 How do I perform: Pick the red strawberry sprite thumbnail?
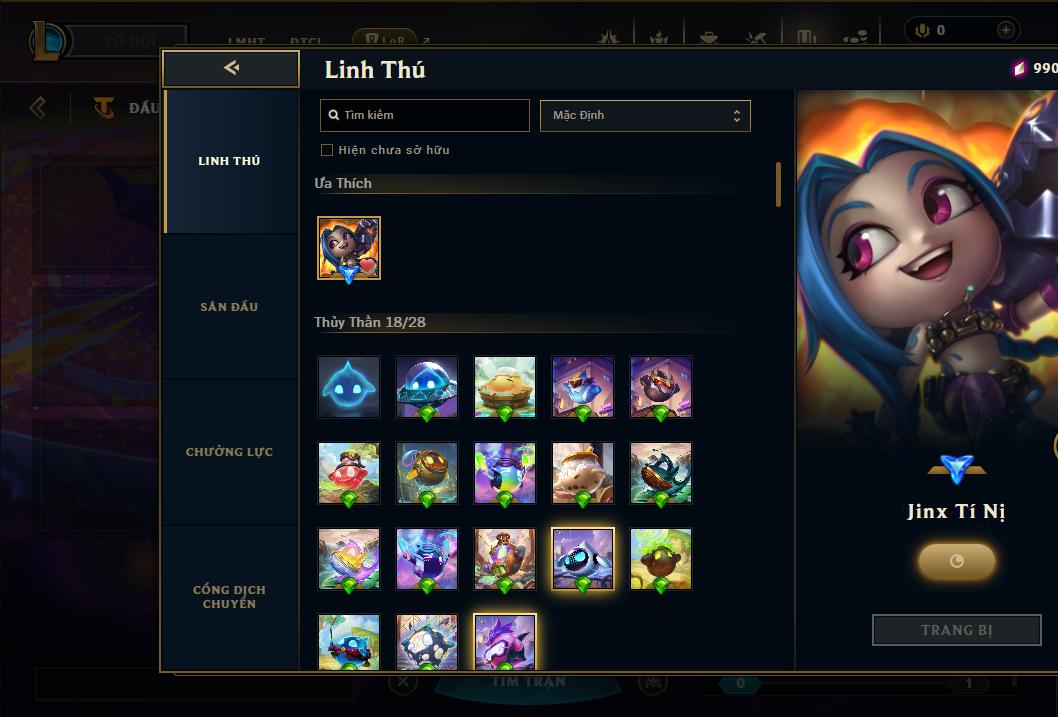pyautogui.click(x=349, y=473)
